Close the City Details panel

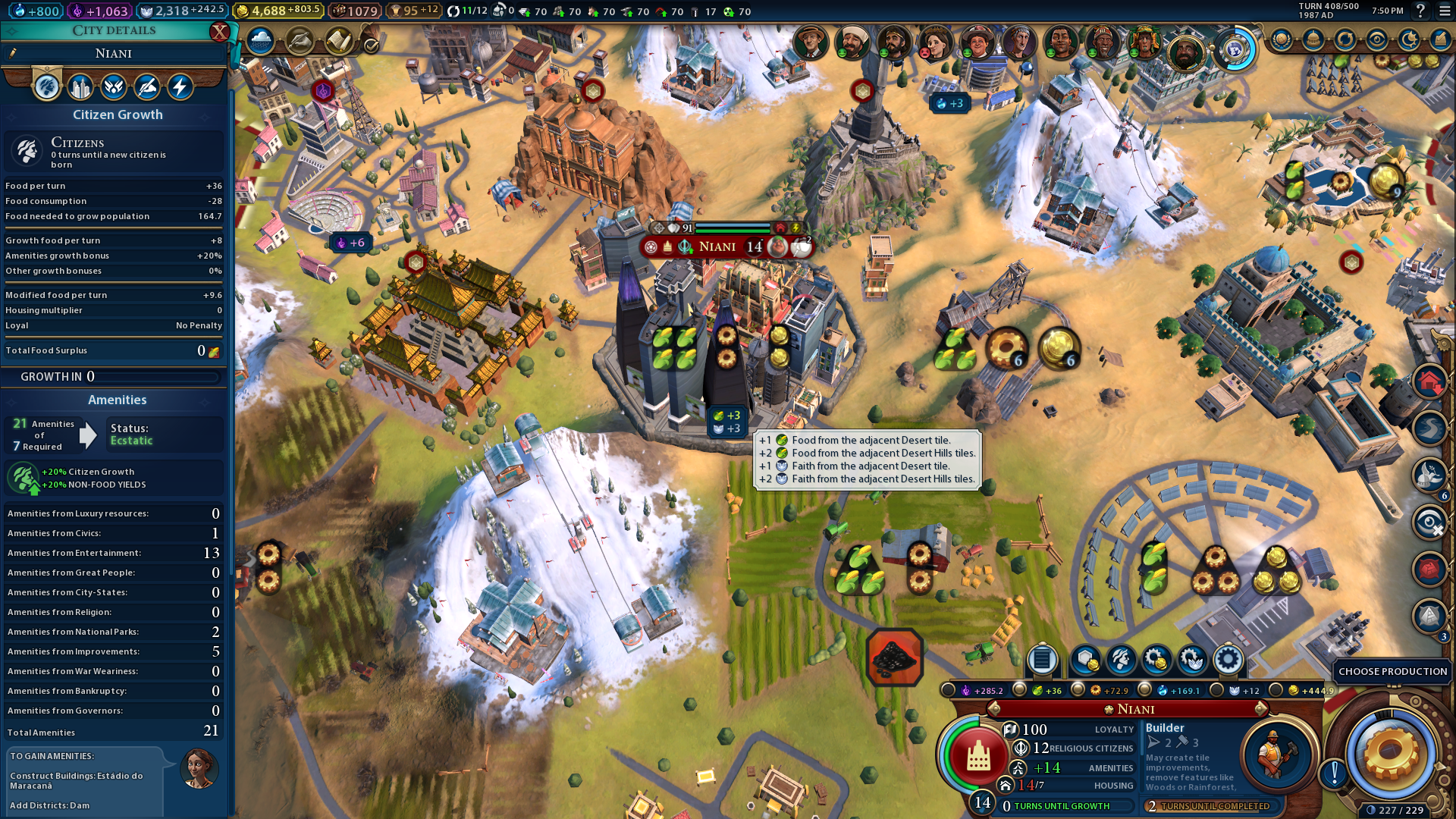pyautogui.click(x=219, y=32)
